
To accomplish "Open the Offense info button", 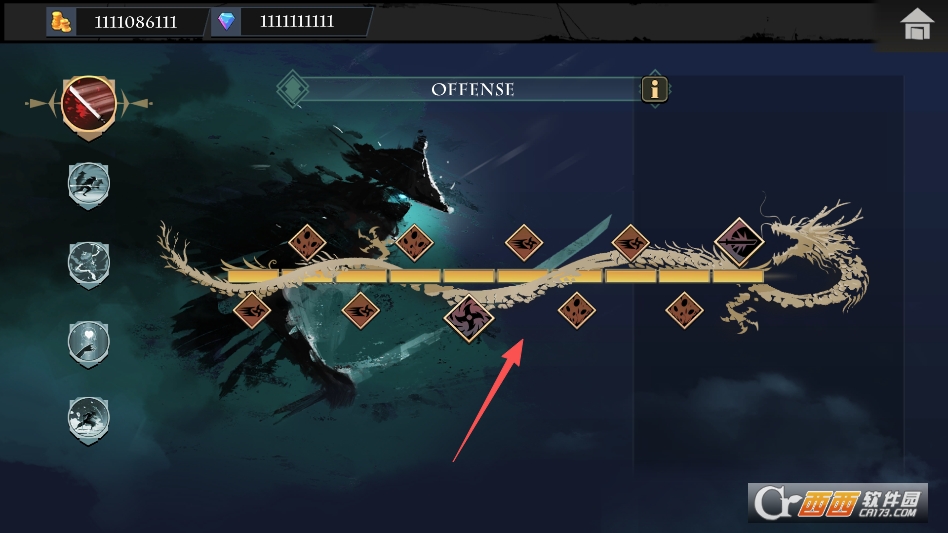I will point(655,89).
